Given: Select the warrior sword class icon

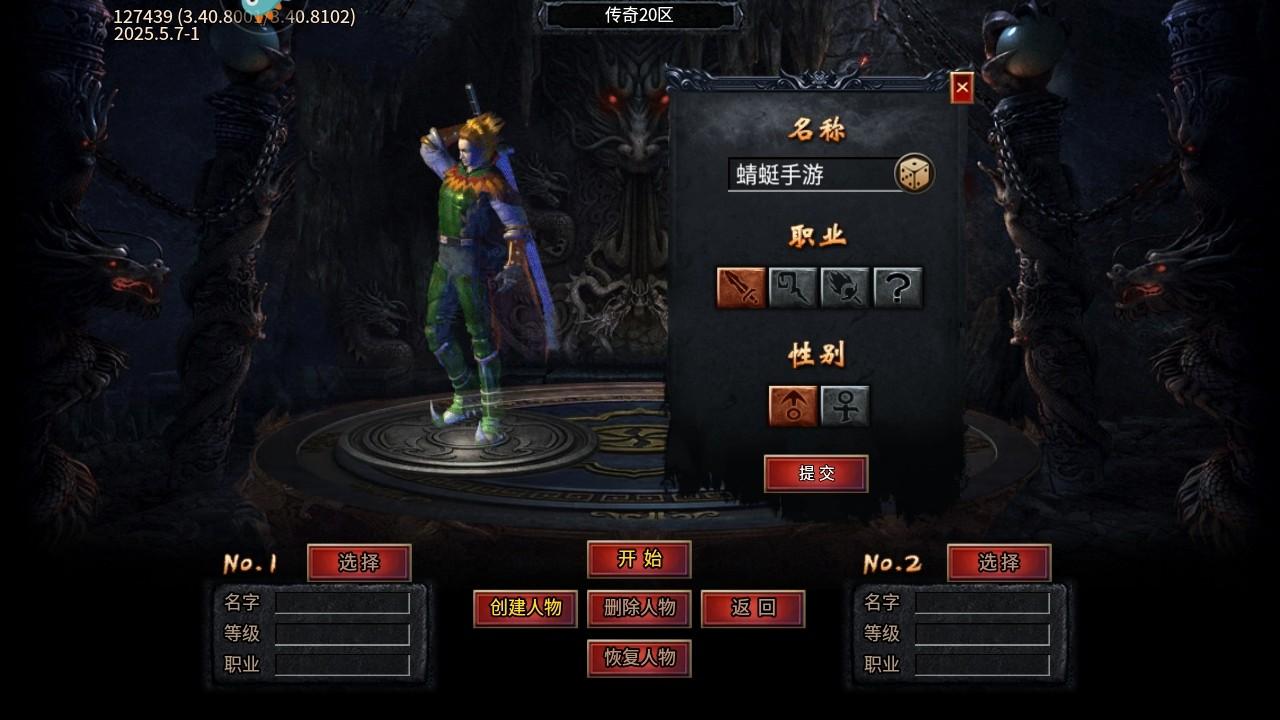Looking at the screenshot, I should [741, 287].
